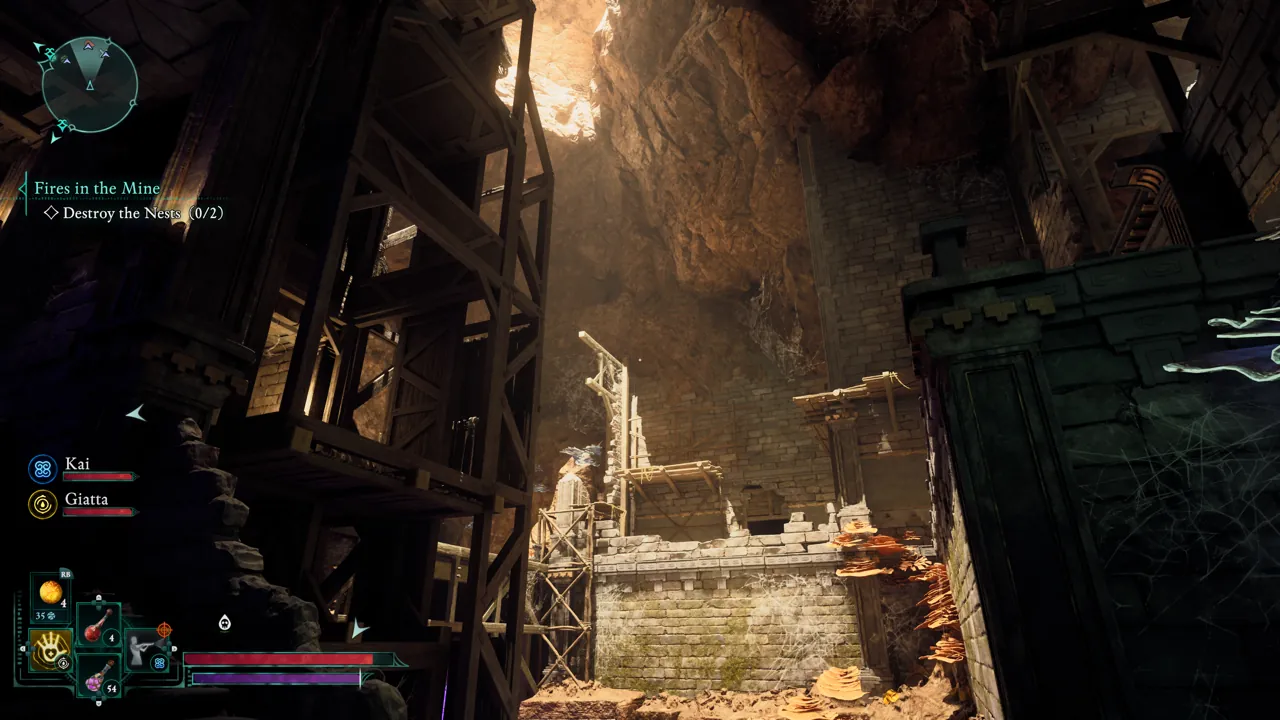Activate the glowing hand healing ability
1280x720 pixels.
pyautogui.click(x=49, y=650)
